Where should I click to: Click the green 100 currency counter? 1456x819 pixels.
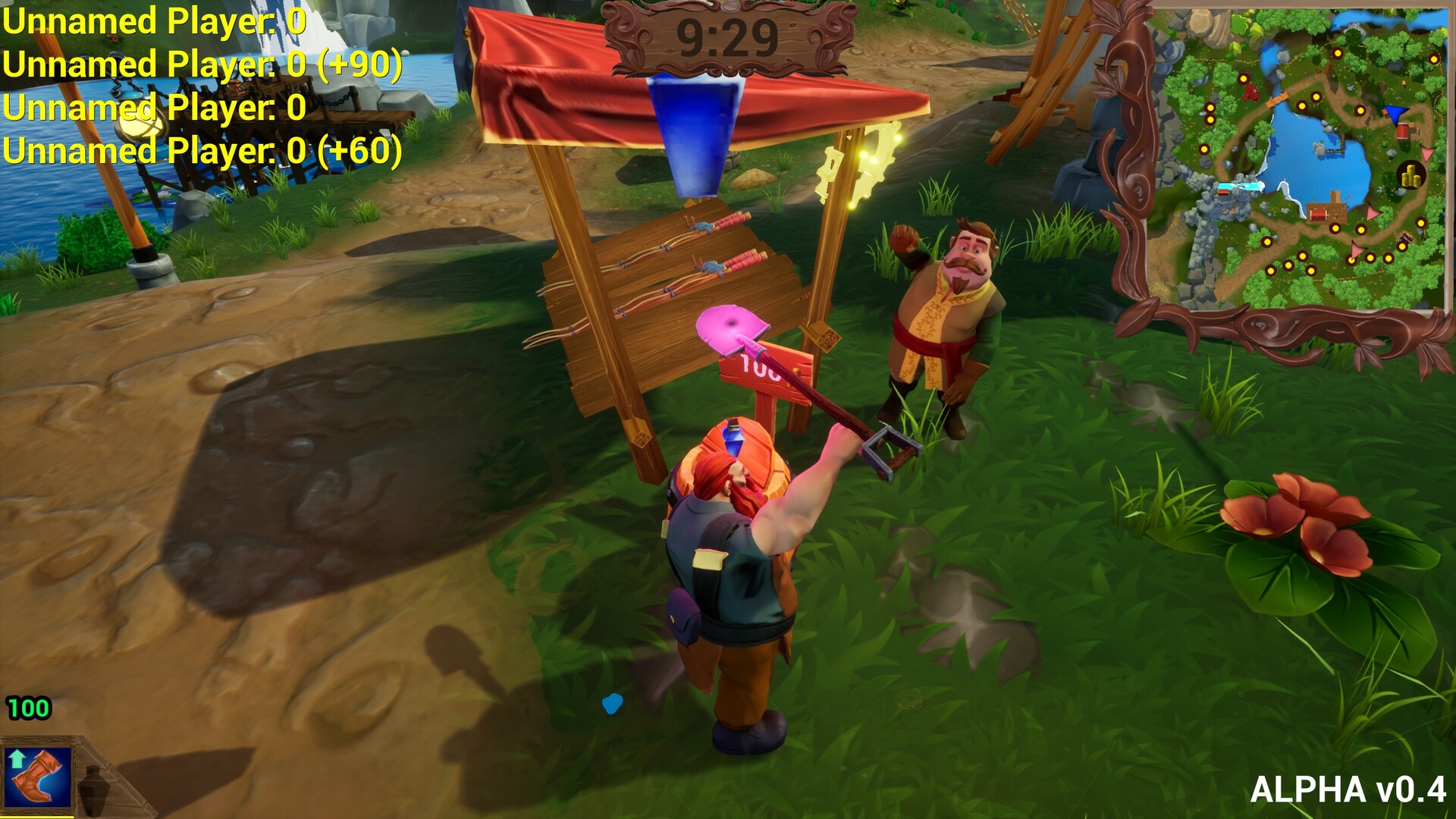pyautogui.click(x=28, y=708)
